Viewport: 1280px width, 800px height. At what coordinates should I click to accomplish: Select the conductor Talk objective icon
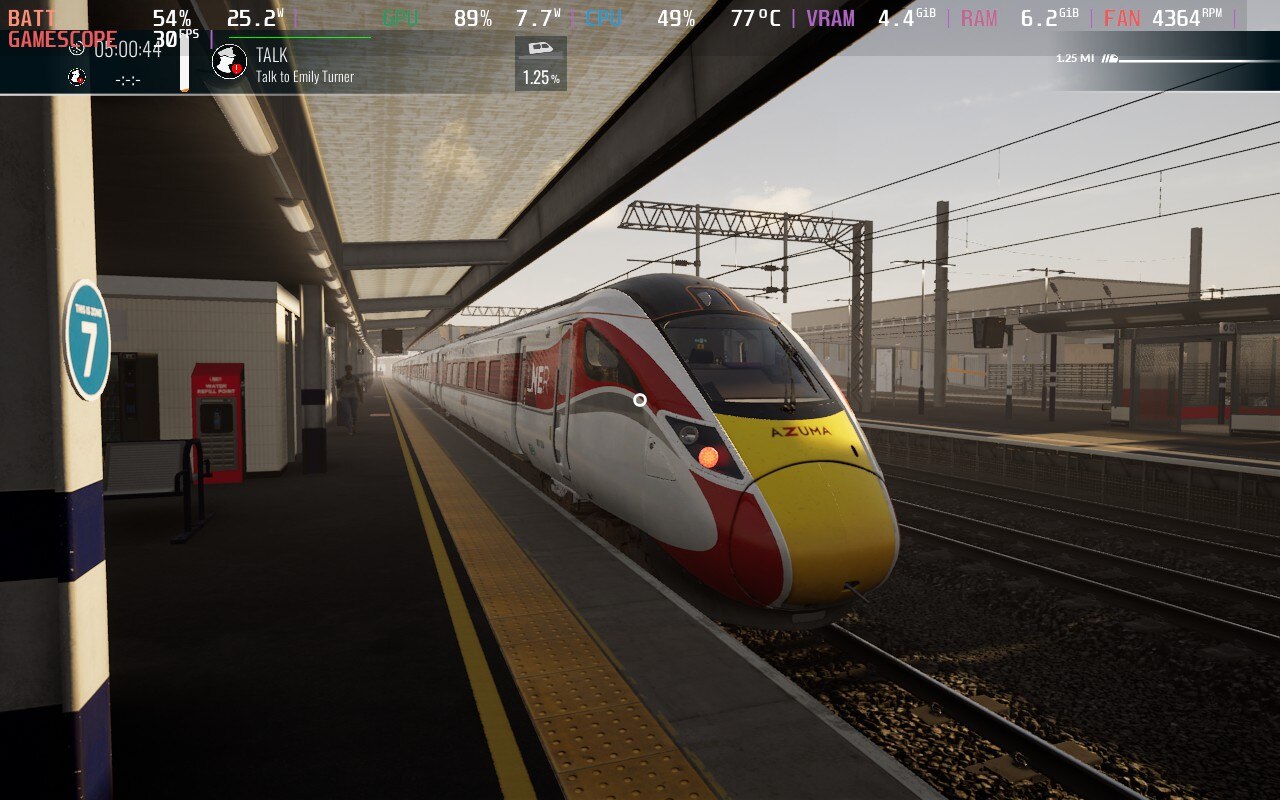pyautogui.click(x=229, y=62)
